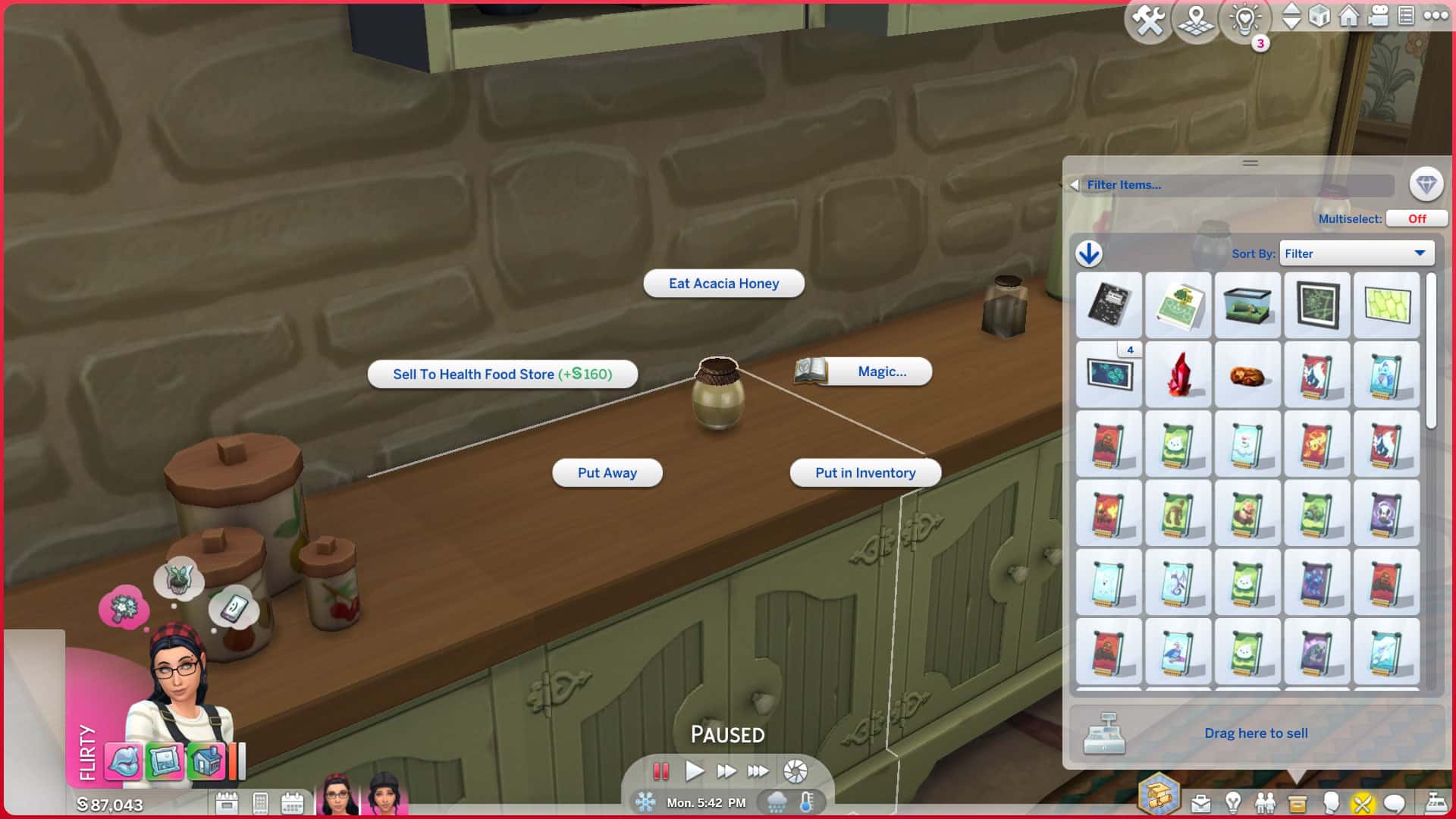Viewport: 1456px width, 819px height.
Task: Click Put in Inventory option
Action: [865, 472]
